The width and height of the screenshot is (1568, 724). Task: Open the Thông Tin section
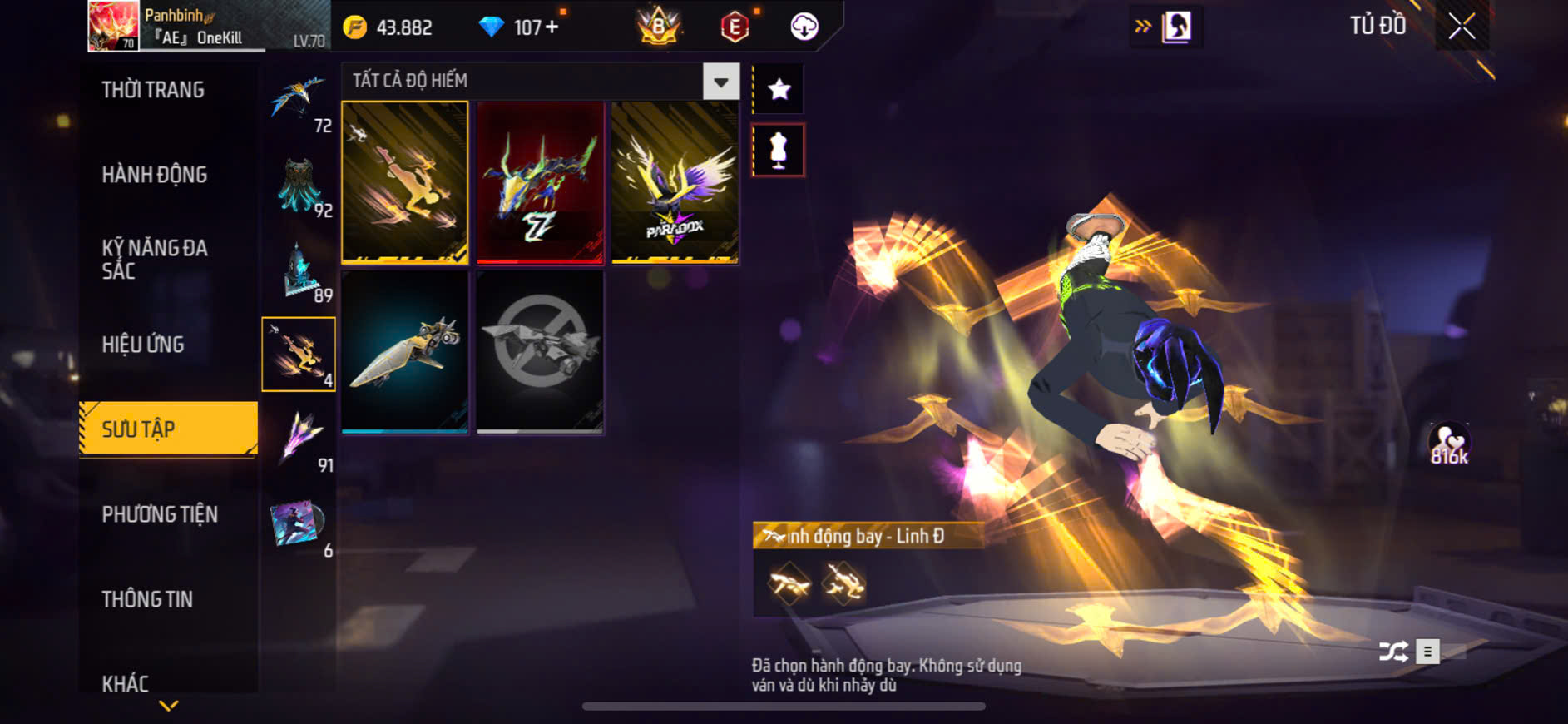pos(147,599)
